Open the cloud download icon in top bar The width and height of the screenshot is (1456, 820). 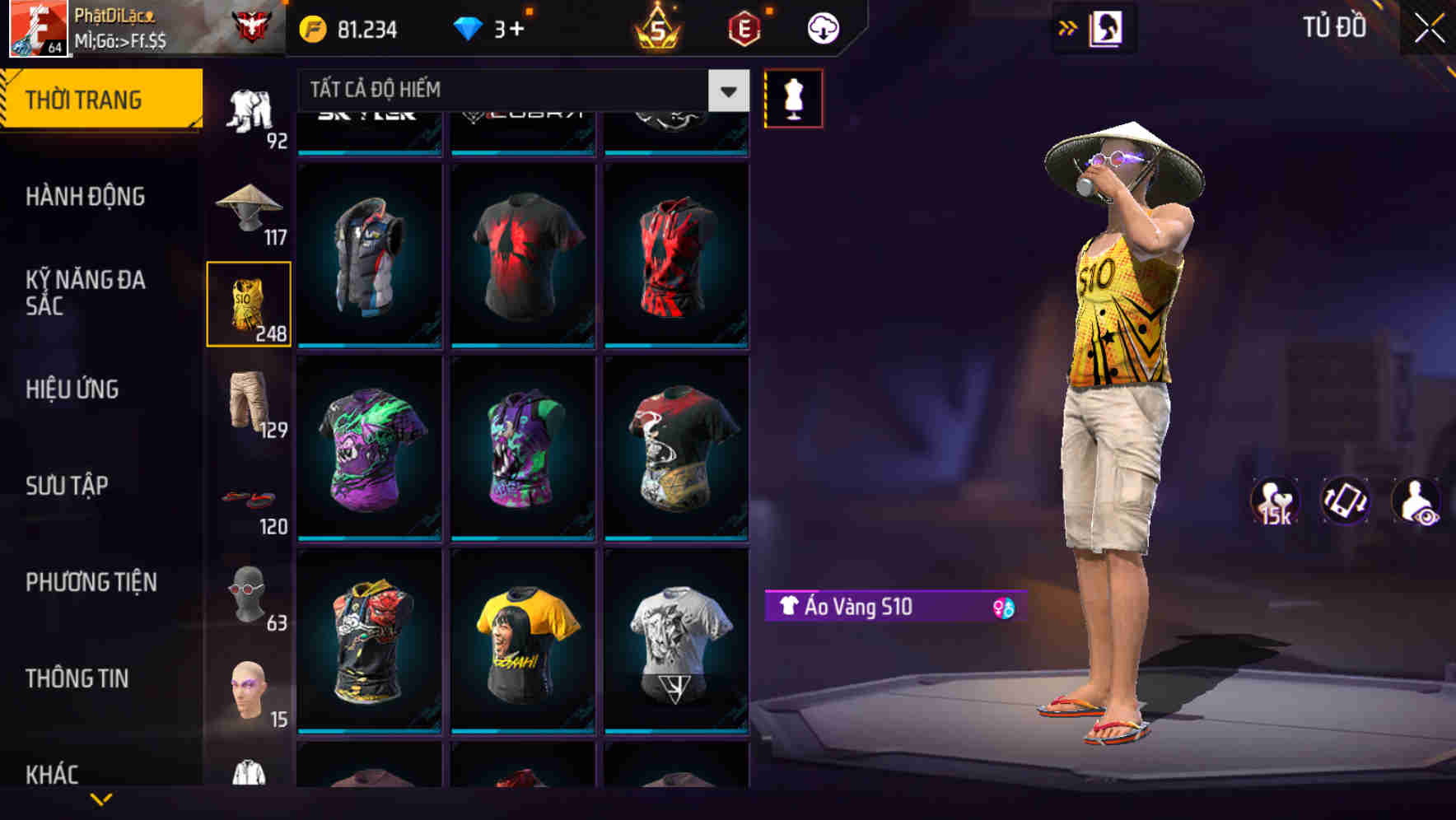(x=823, y=27)
